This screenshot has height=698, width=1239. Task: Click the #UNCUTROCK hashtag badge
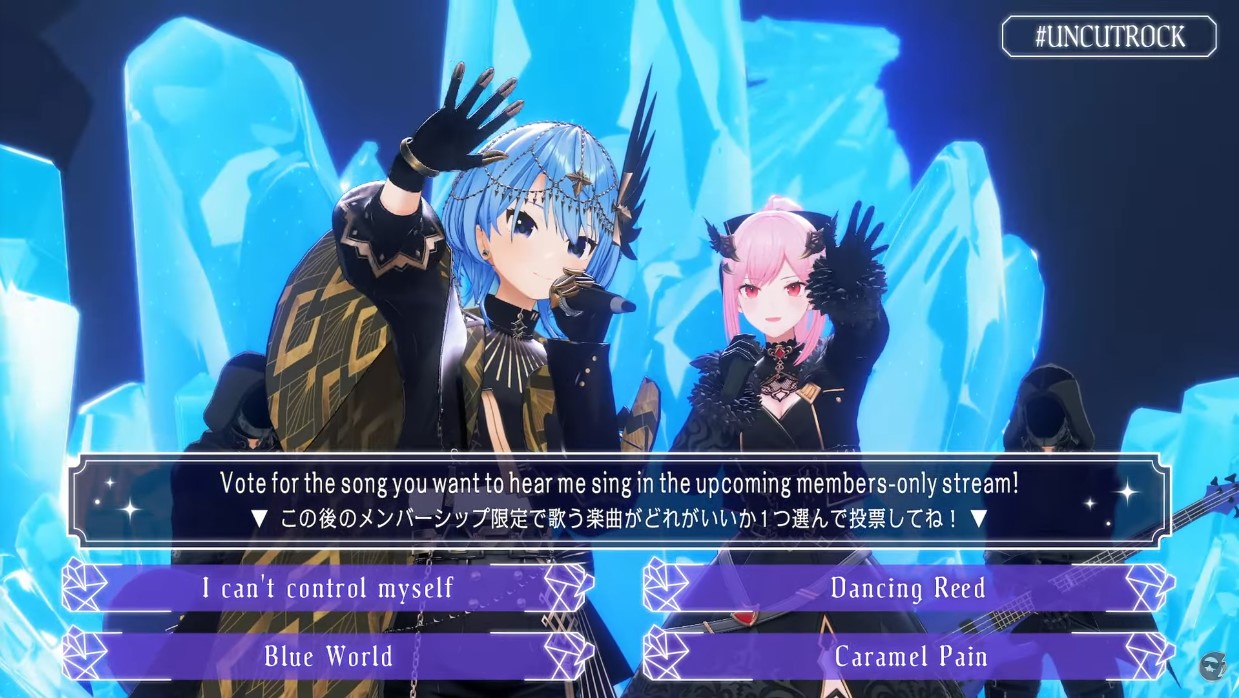[1109, 37]
